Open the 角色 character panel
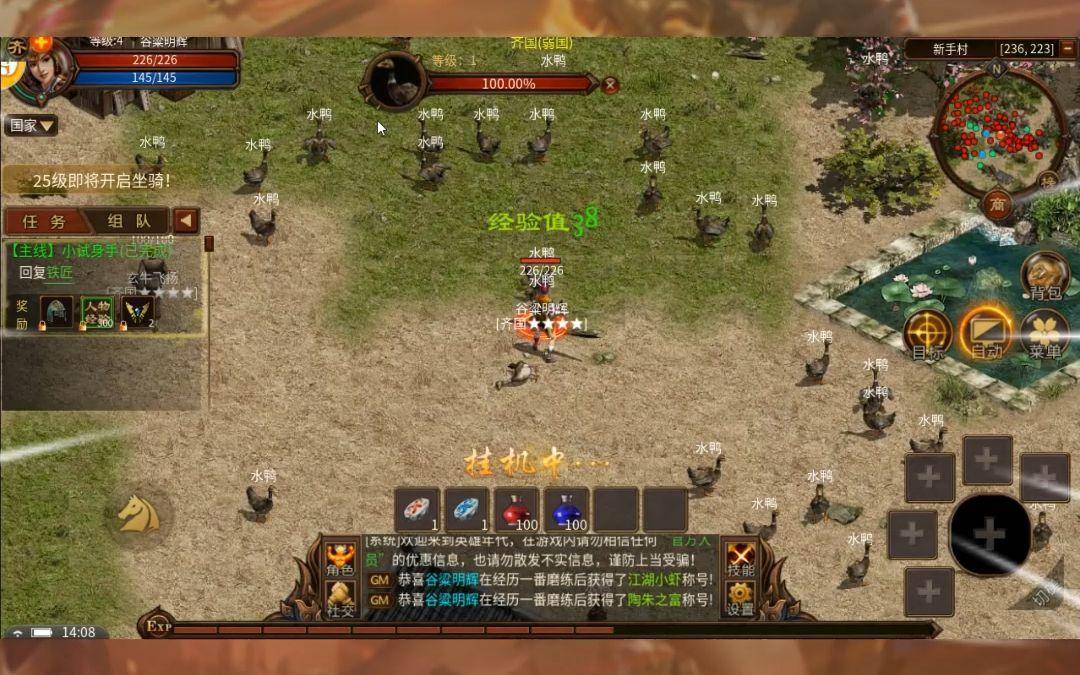Viewport: 1080px width, 675px height. [340, 559]
